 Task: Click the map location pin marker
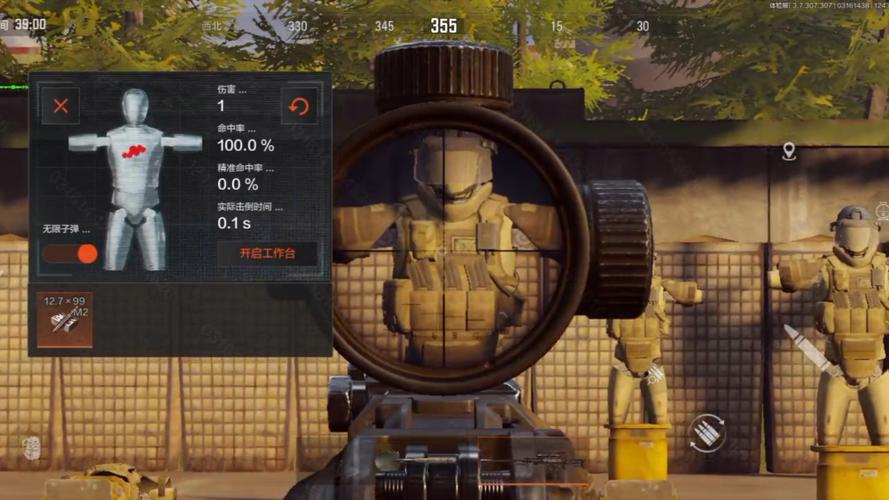pyautogui.click(x=789, y=151)
